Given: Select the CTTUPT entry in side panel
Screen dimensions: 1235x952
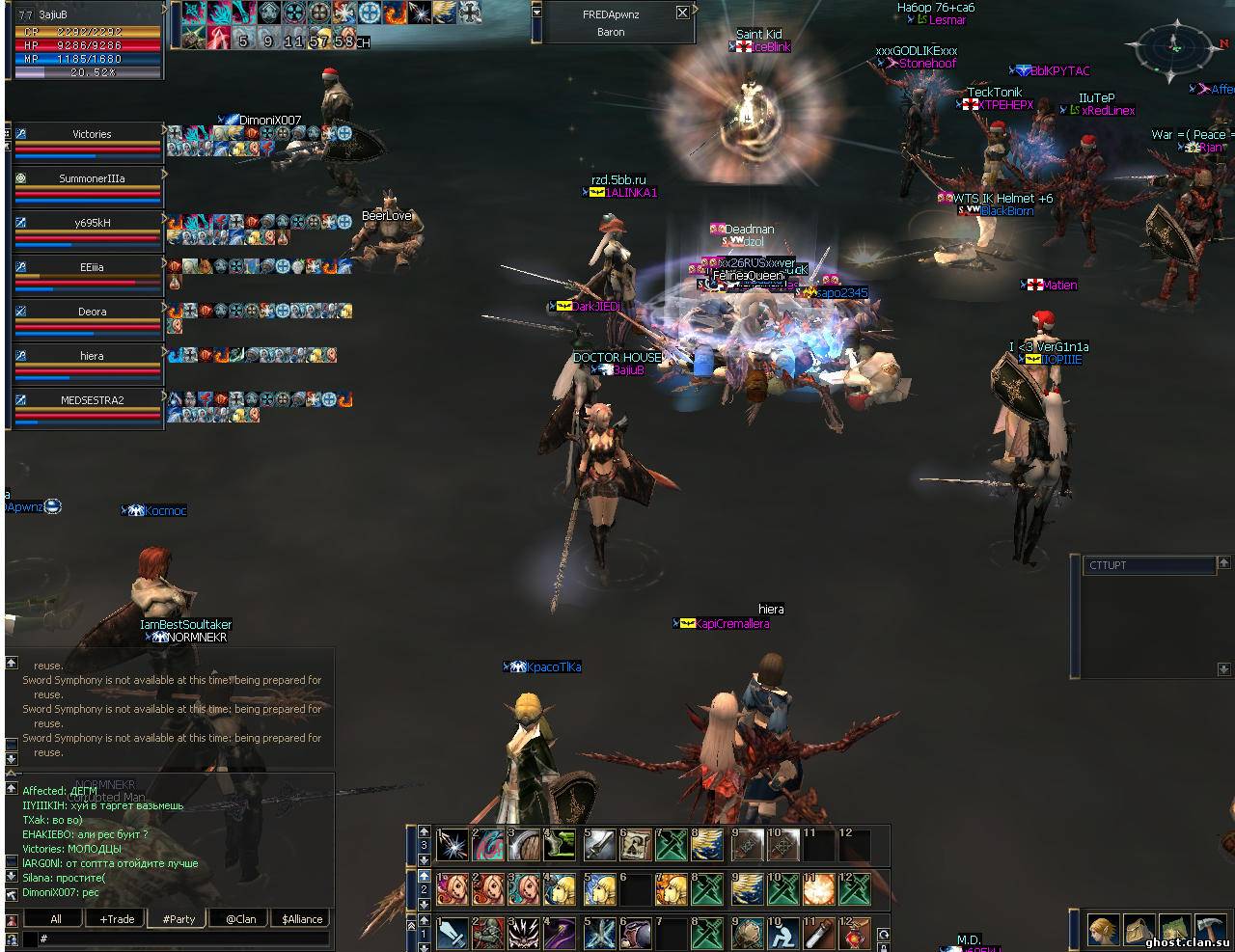Looking at the screenshot, I should point(1148,566).
